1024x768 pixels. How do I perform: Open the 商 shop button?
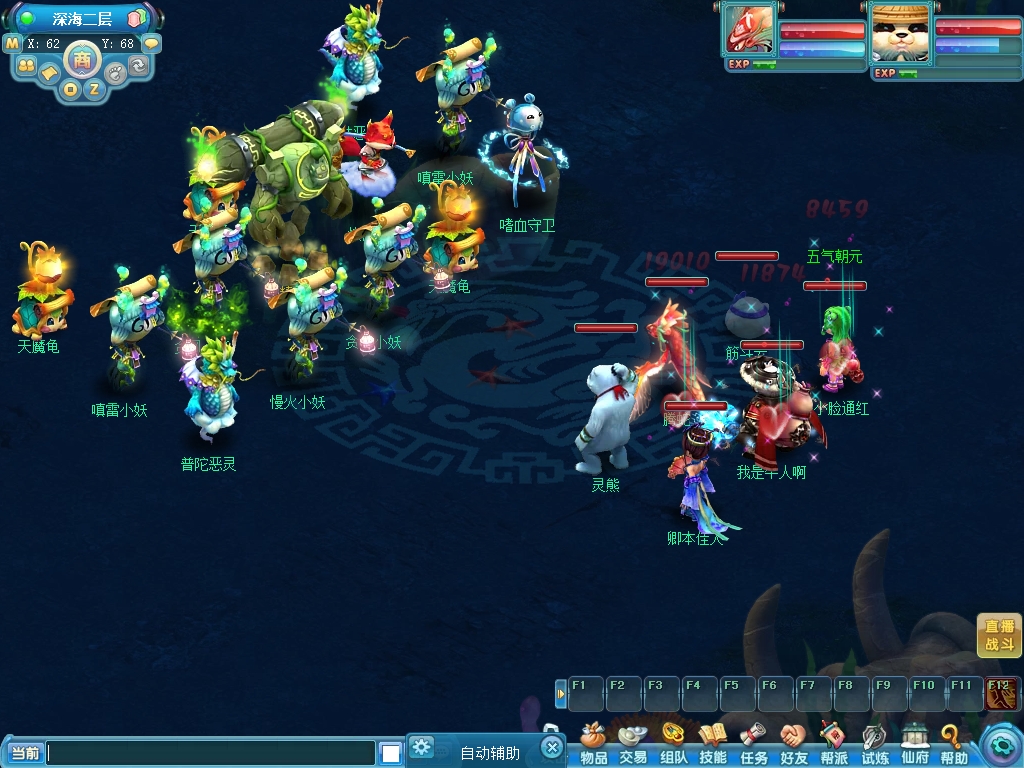pos(81,59)
